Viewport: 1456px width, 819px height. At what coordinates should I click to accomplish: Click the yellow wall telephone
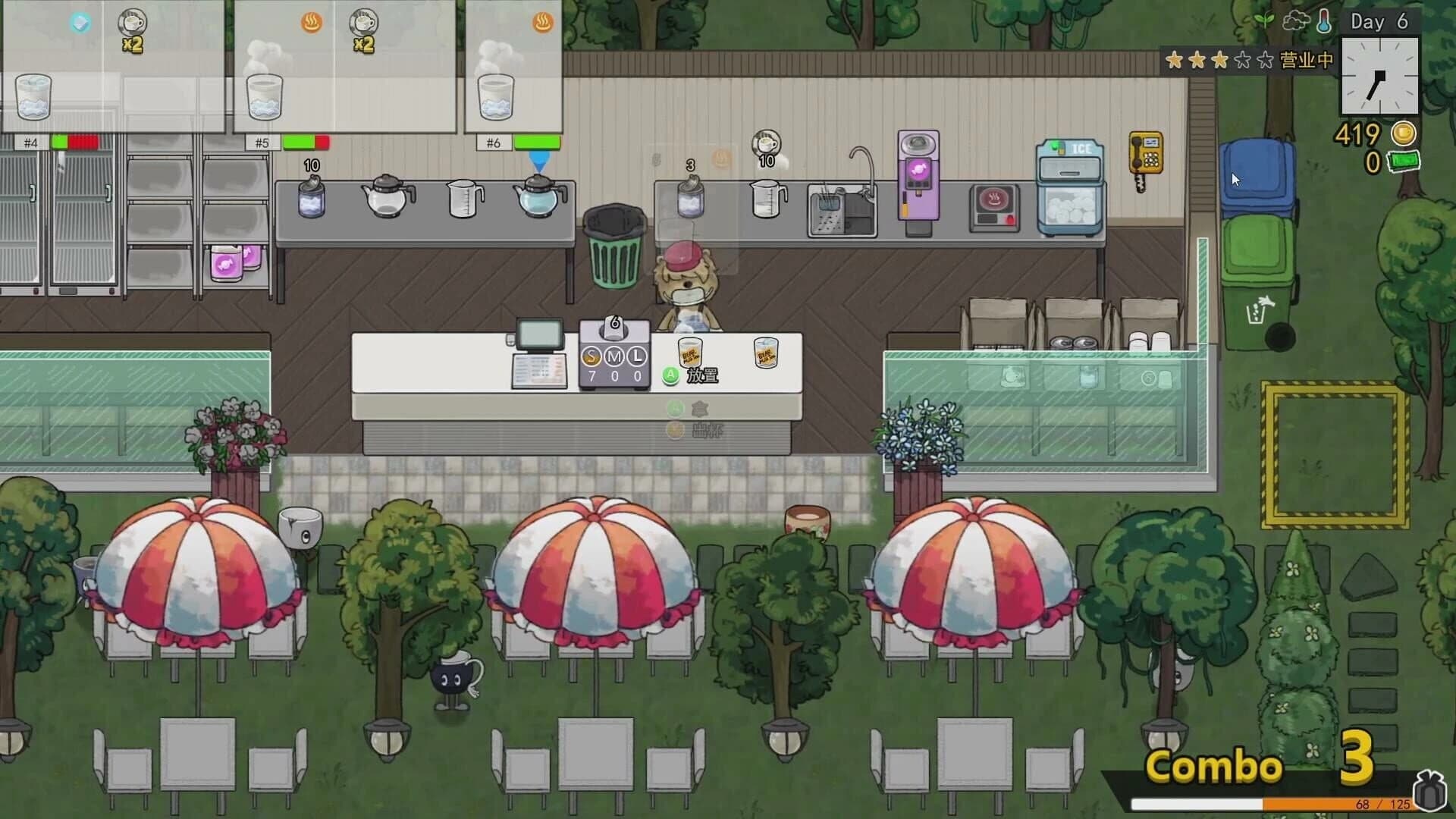[1145, 152]
